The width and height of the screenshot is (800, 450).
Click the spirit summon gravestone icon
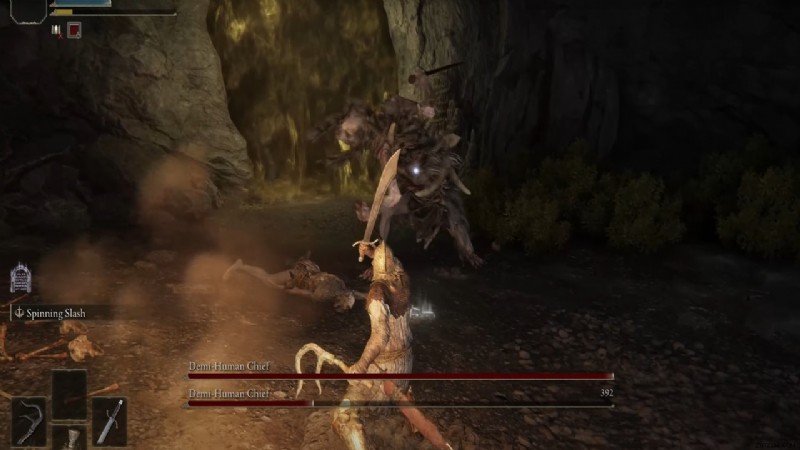[20, 277]
